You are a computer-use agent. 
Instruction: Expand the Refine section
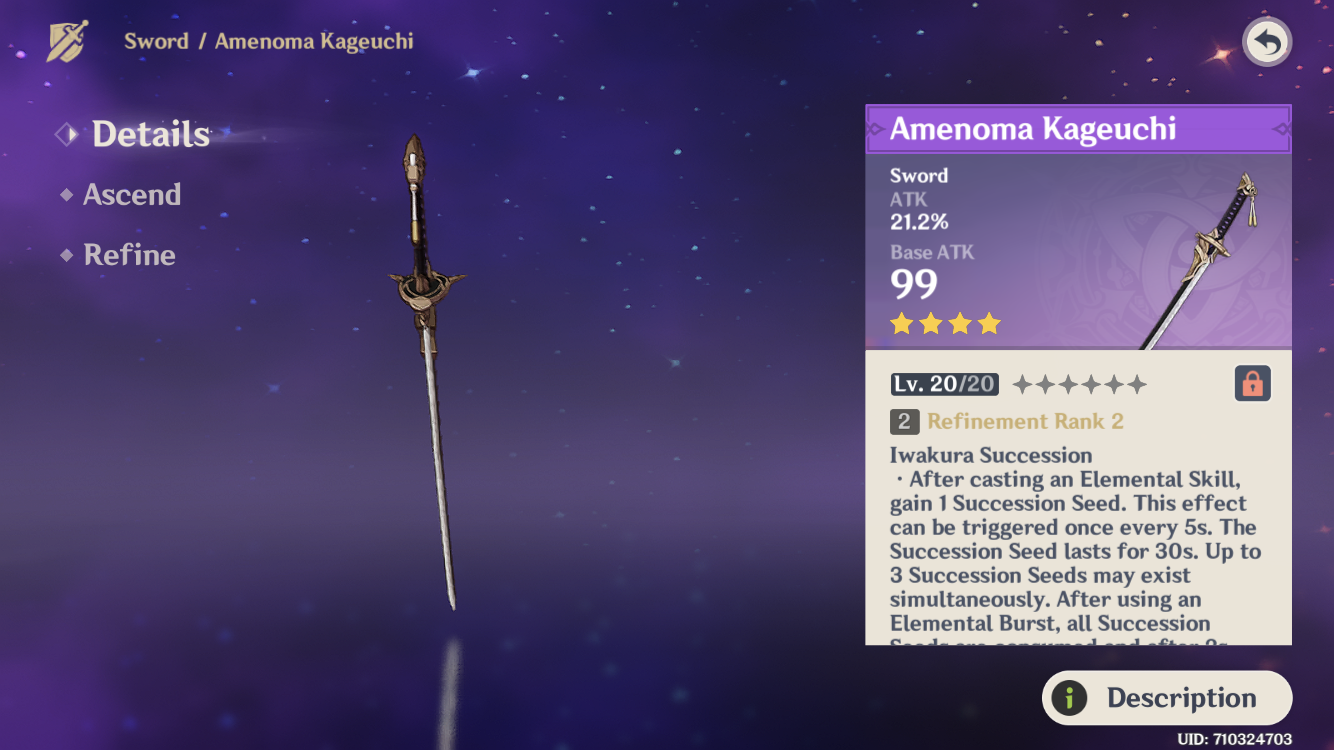coord(129,255)
